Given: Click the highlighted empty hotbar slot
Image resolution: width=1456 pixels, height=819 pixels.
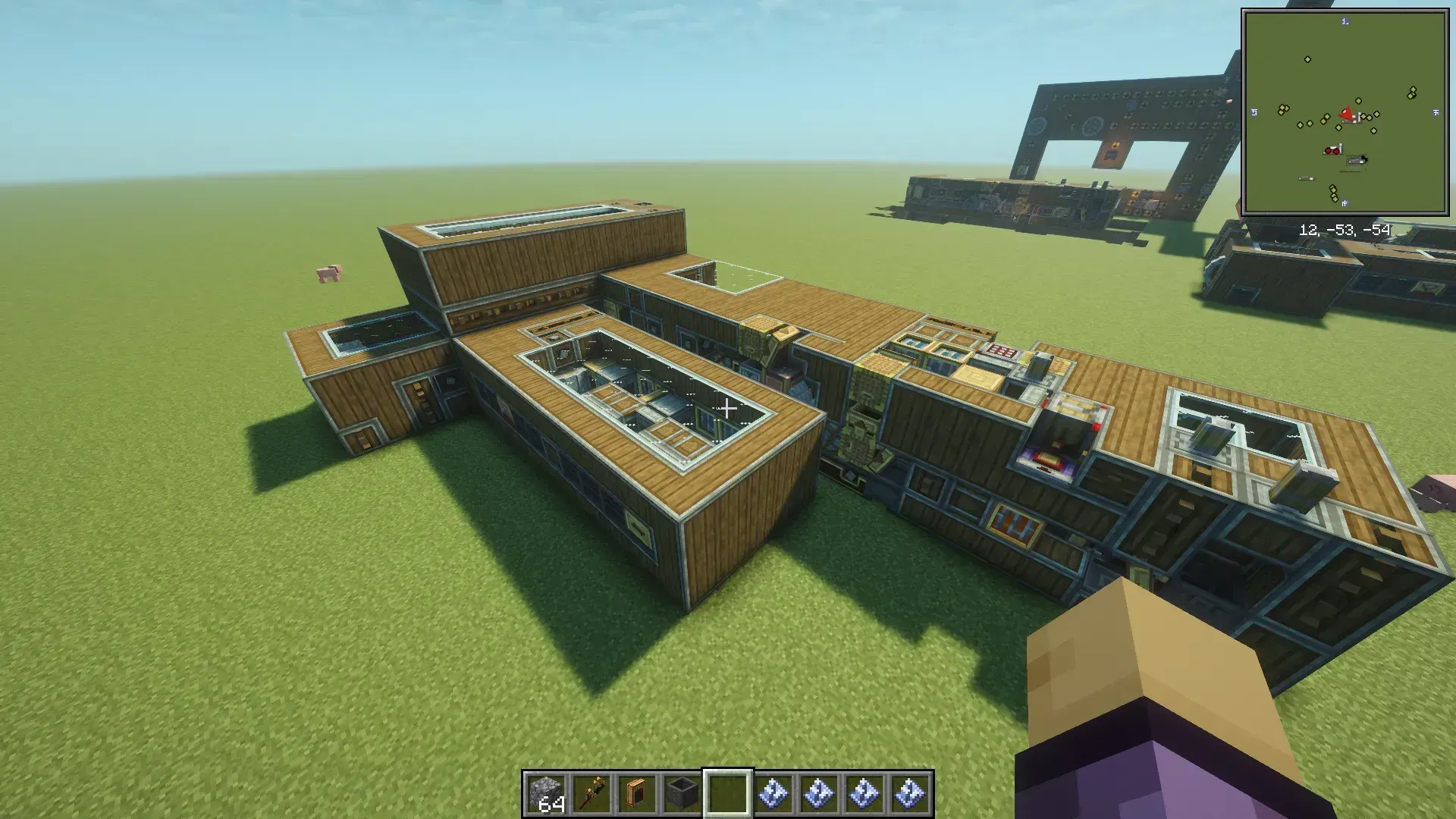Looking at the screenshot, I should [x=728, y=793].
